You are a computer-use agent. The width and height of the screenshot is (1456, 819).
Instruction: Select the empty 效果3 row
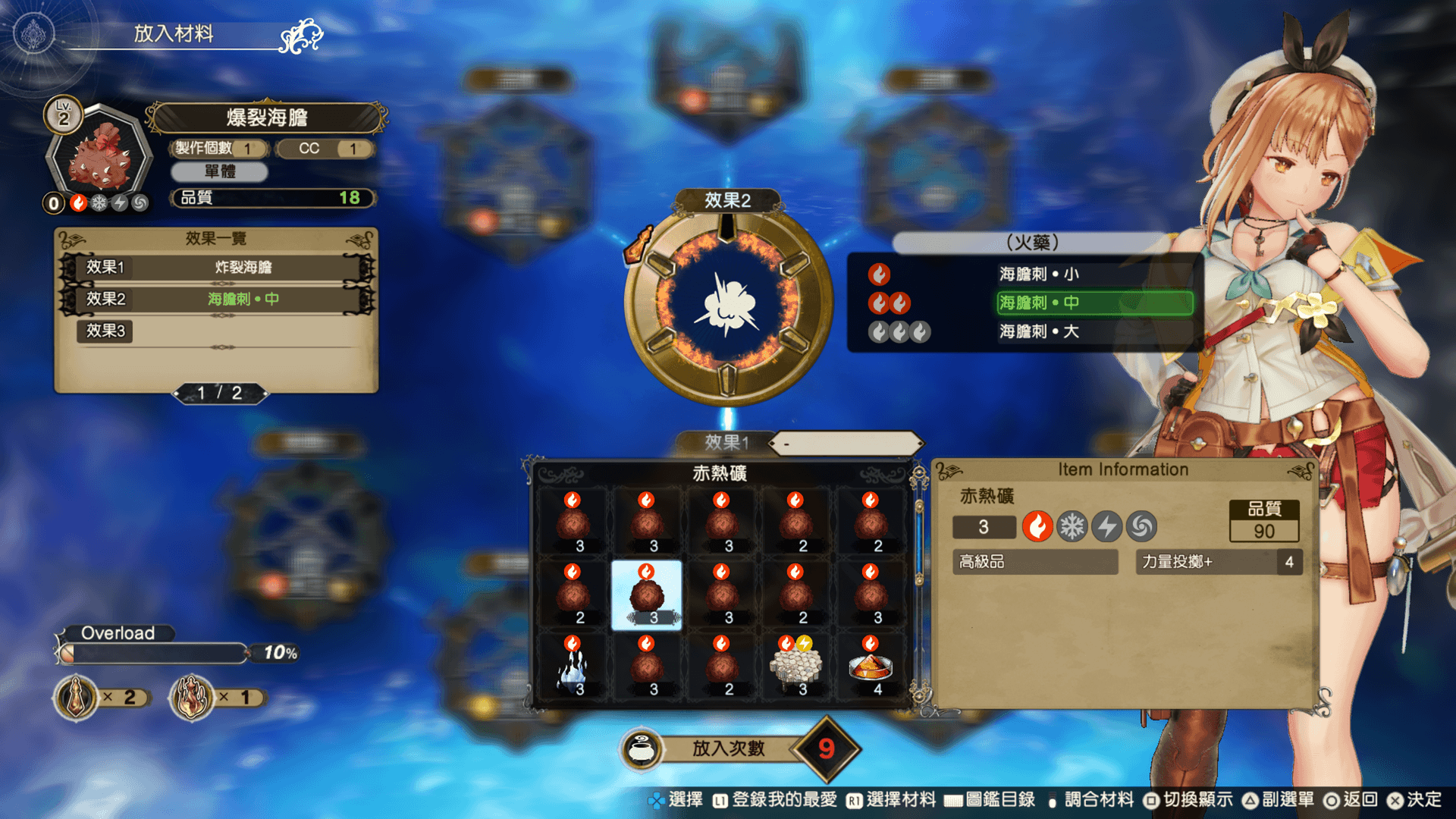(x=217, y=331)
